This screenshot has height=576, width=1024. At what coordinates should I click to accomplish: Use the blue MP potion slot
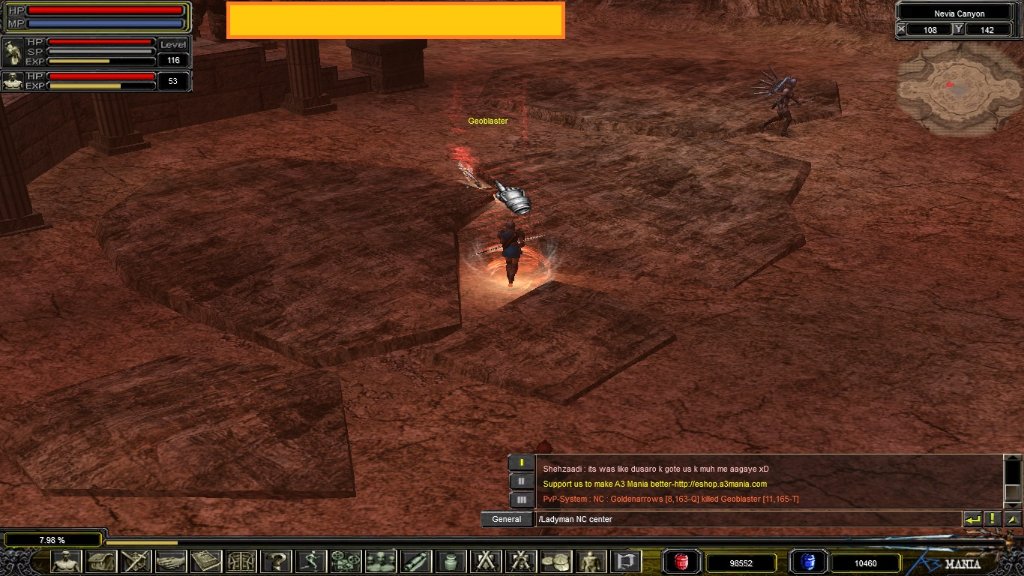coord(807,562)
